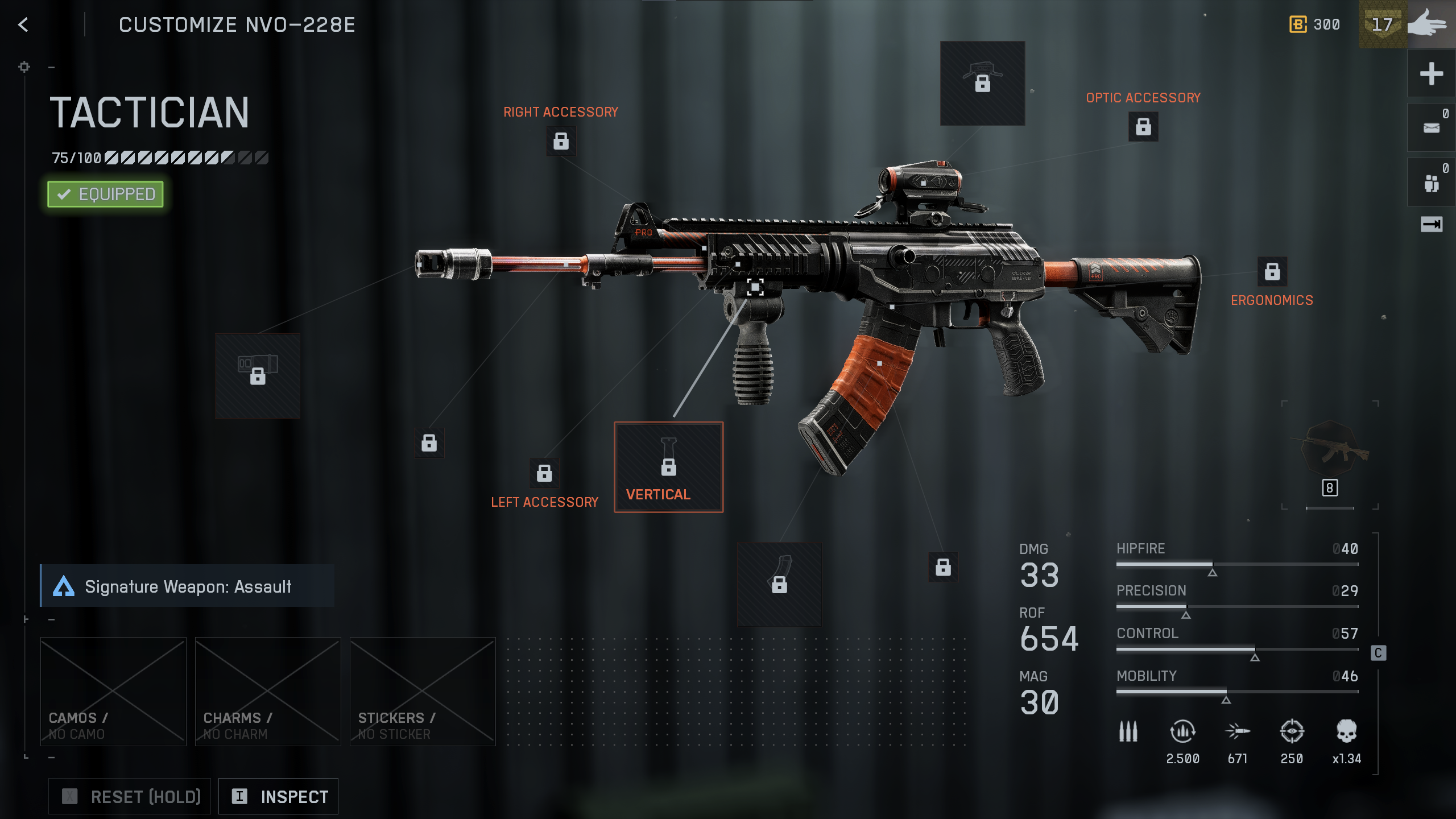Select the locked magazine attachment slot
This screenshot has height=819, width=1456.
[779, 584]
